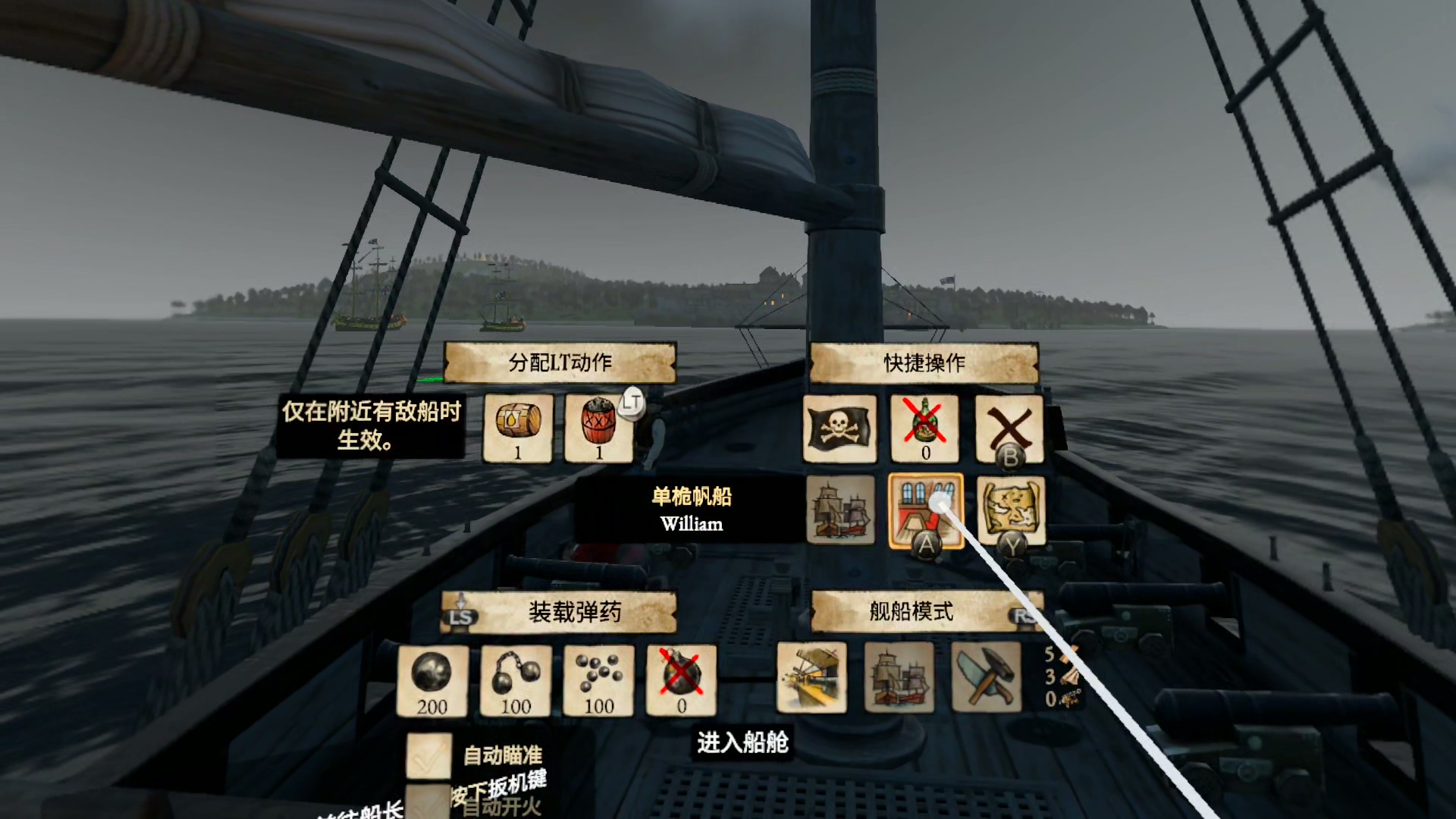Load grapeshot ammunition
Viewport: 1456px width, 819px height.
[599, 680]
